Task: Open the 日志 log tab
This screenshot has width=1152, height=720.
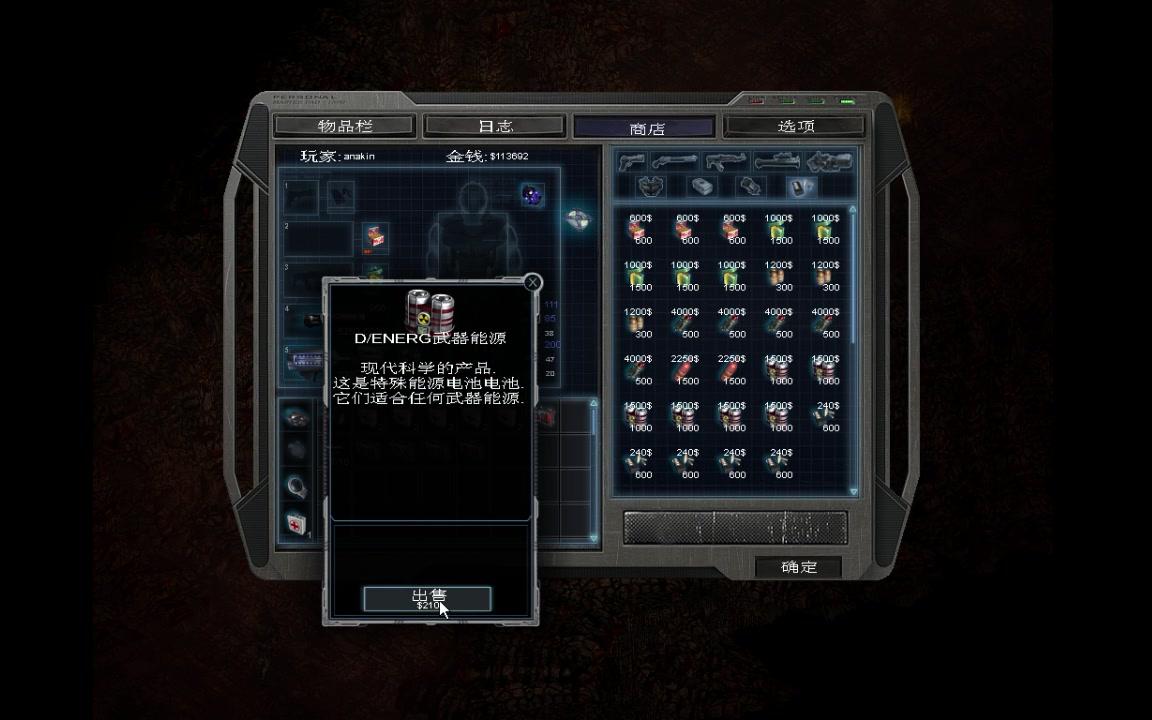Action: coord(495,126)
